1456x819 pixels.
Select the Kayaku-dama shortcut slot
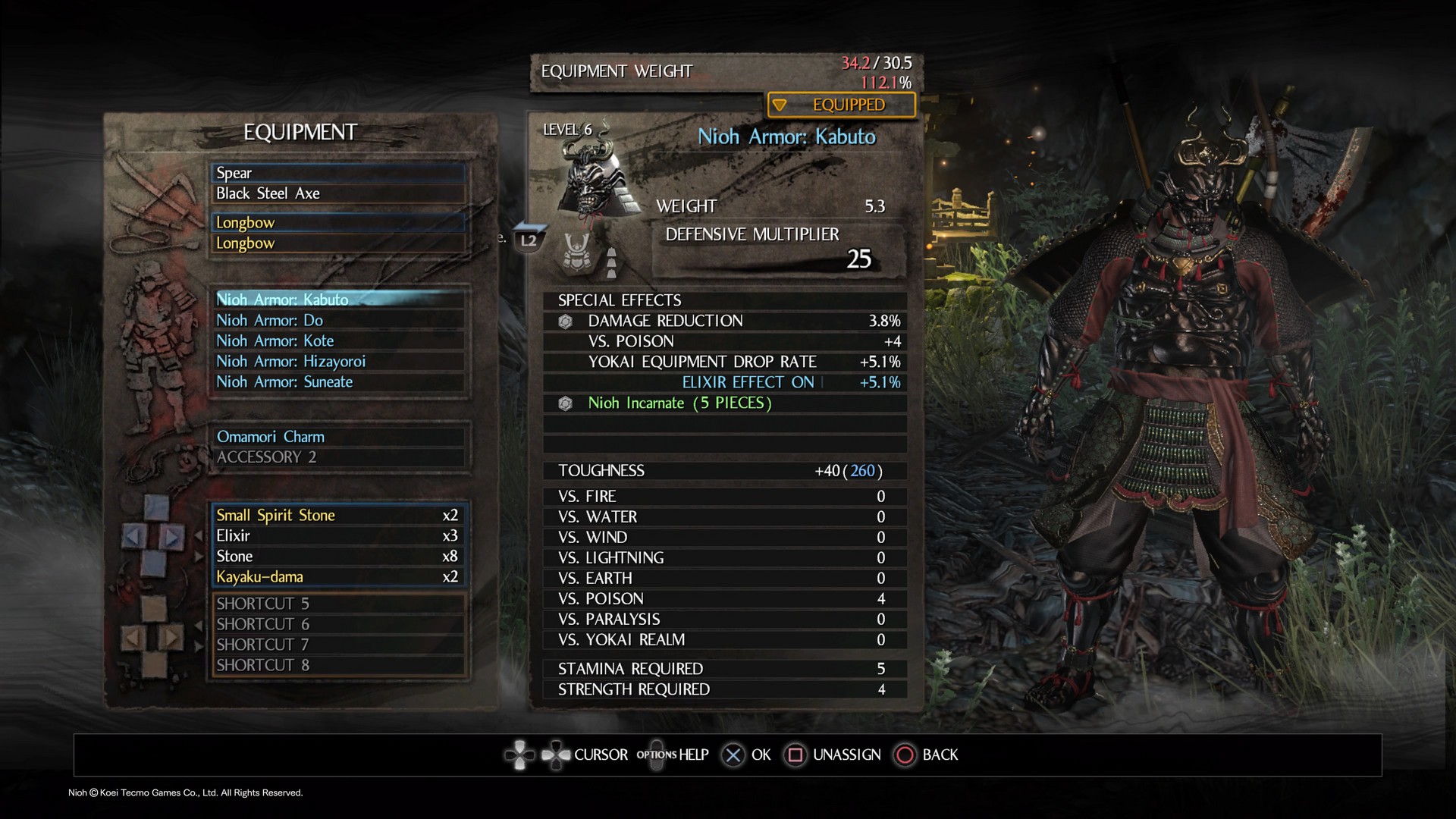[x=338, y=576]
